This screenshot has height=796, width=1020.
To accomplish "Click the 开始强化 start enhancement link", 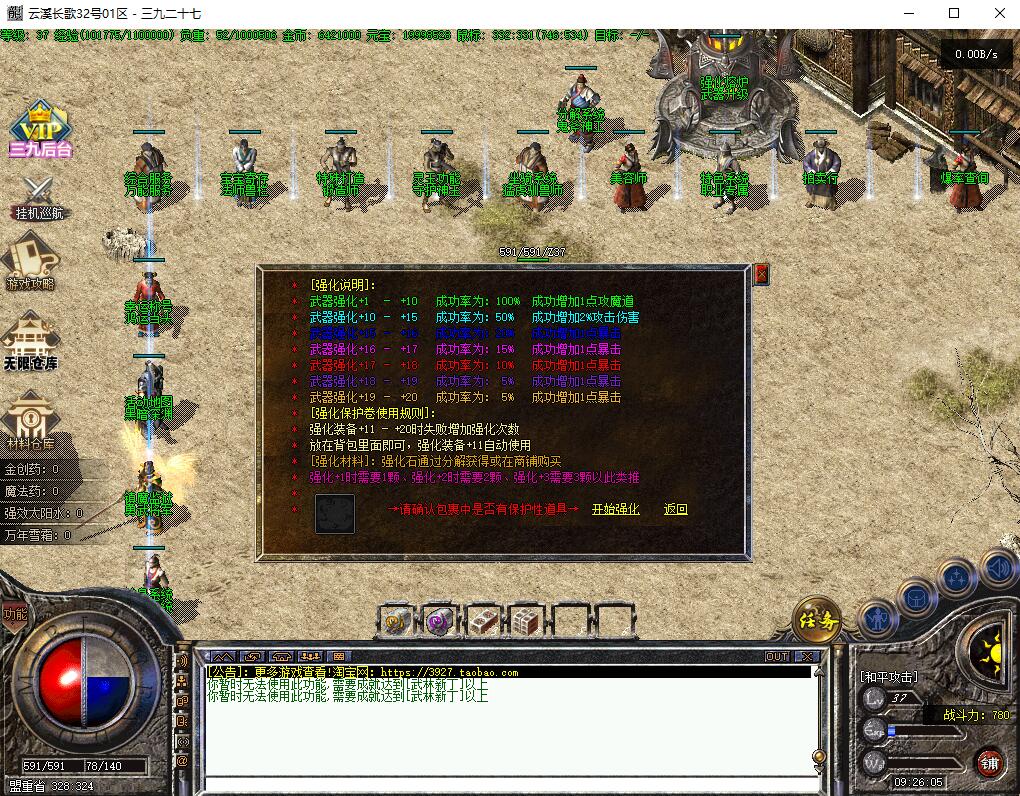I will point(615,509).
